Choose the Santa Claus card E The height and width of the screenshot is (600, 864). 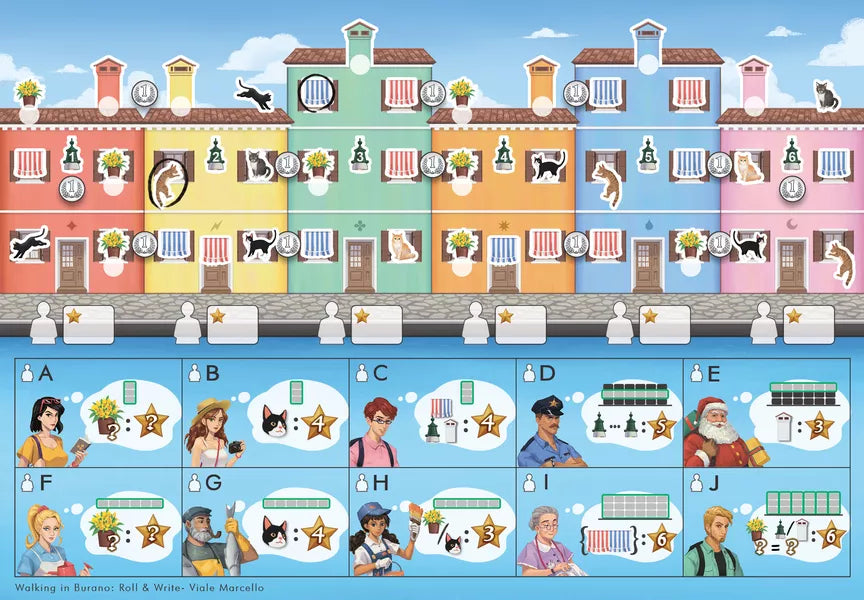[x=765, y=413]
